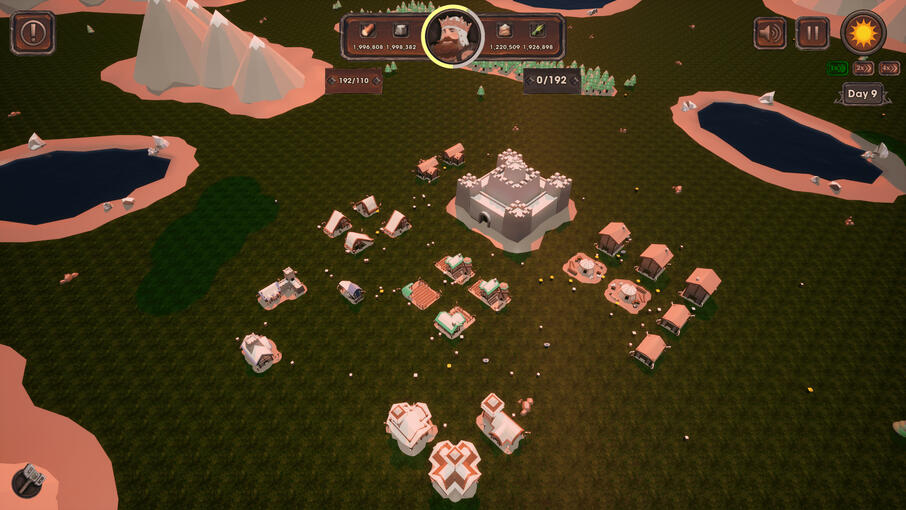906x510 pixels.
Task: Set game speed to 1x
Action: 837,68
